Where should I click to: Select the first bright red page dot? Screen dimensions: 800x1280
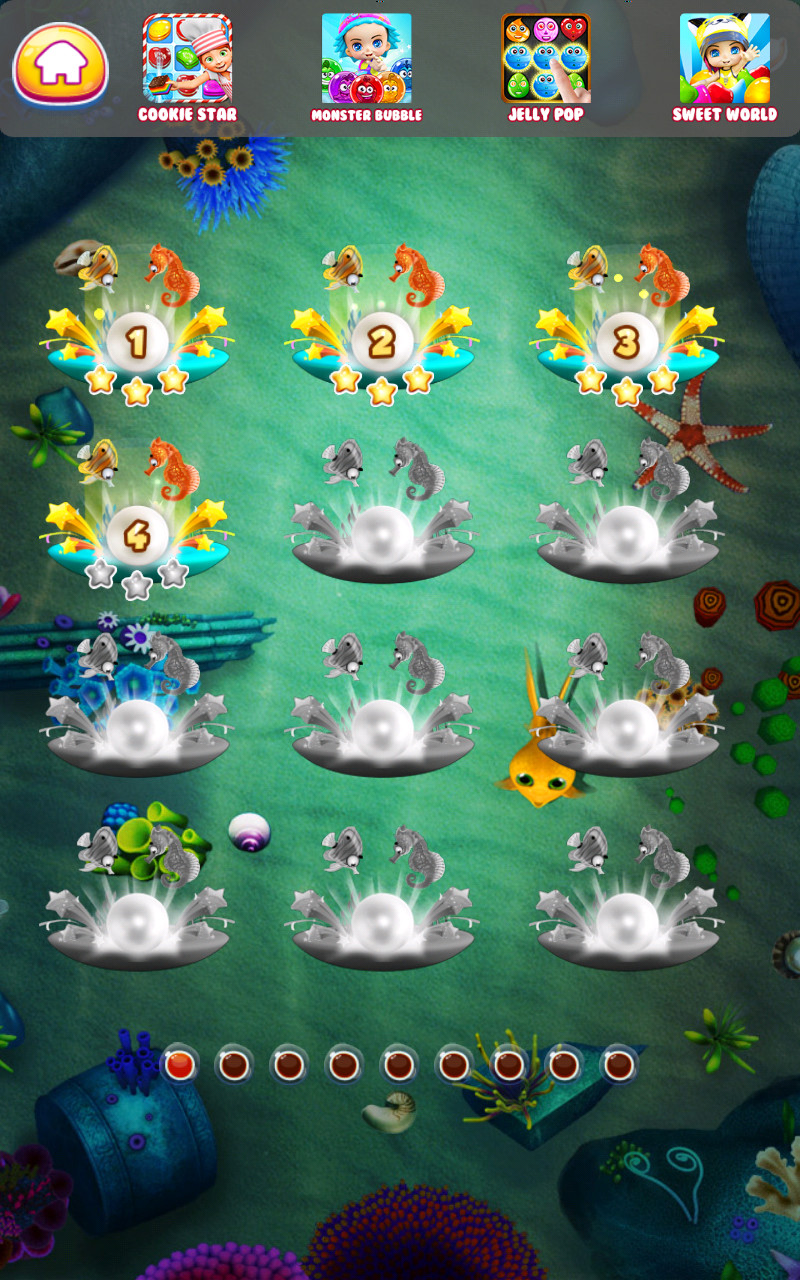pos(179,1065)
